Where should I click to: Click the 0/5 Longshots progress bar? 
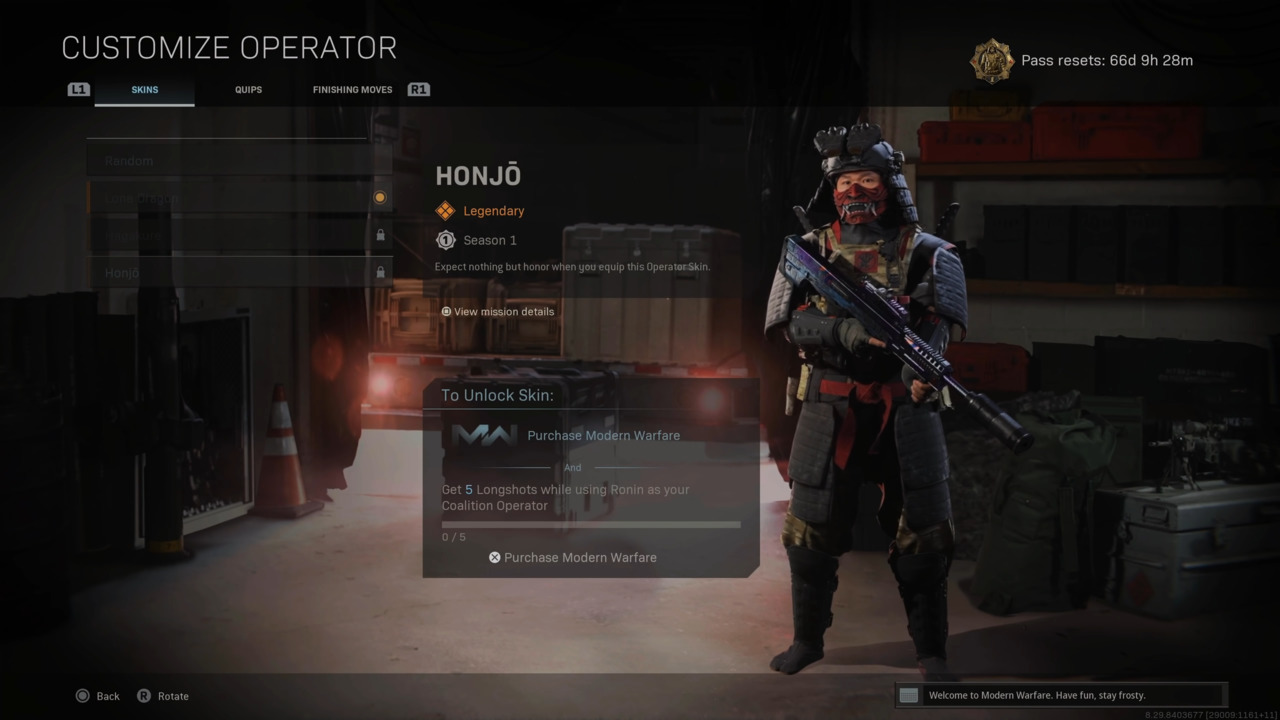point(590,524)
